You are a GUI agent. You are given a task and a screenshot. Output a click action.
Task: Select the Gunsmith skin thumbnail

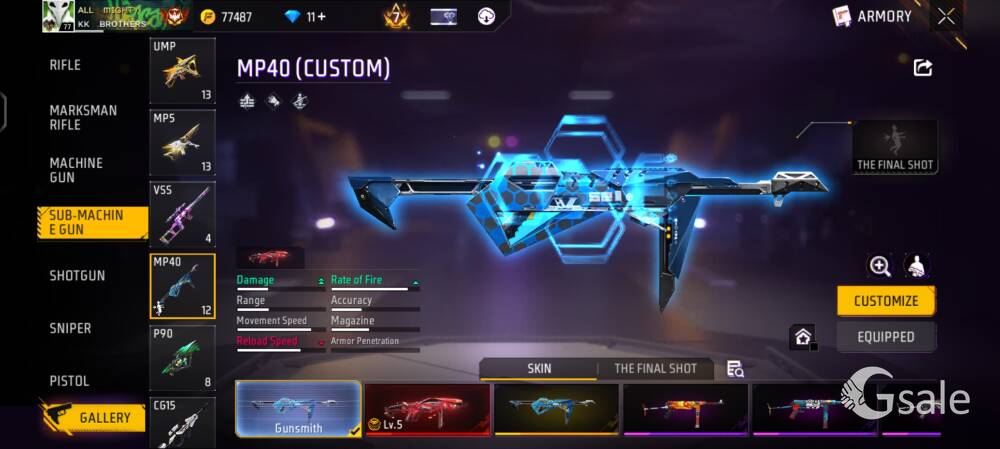coord(298,410)
